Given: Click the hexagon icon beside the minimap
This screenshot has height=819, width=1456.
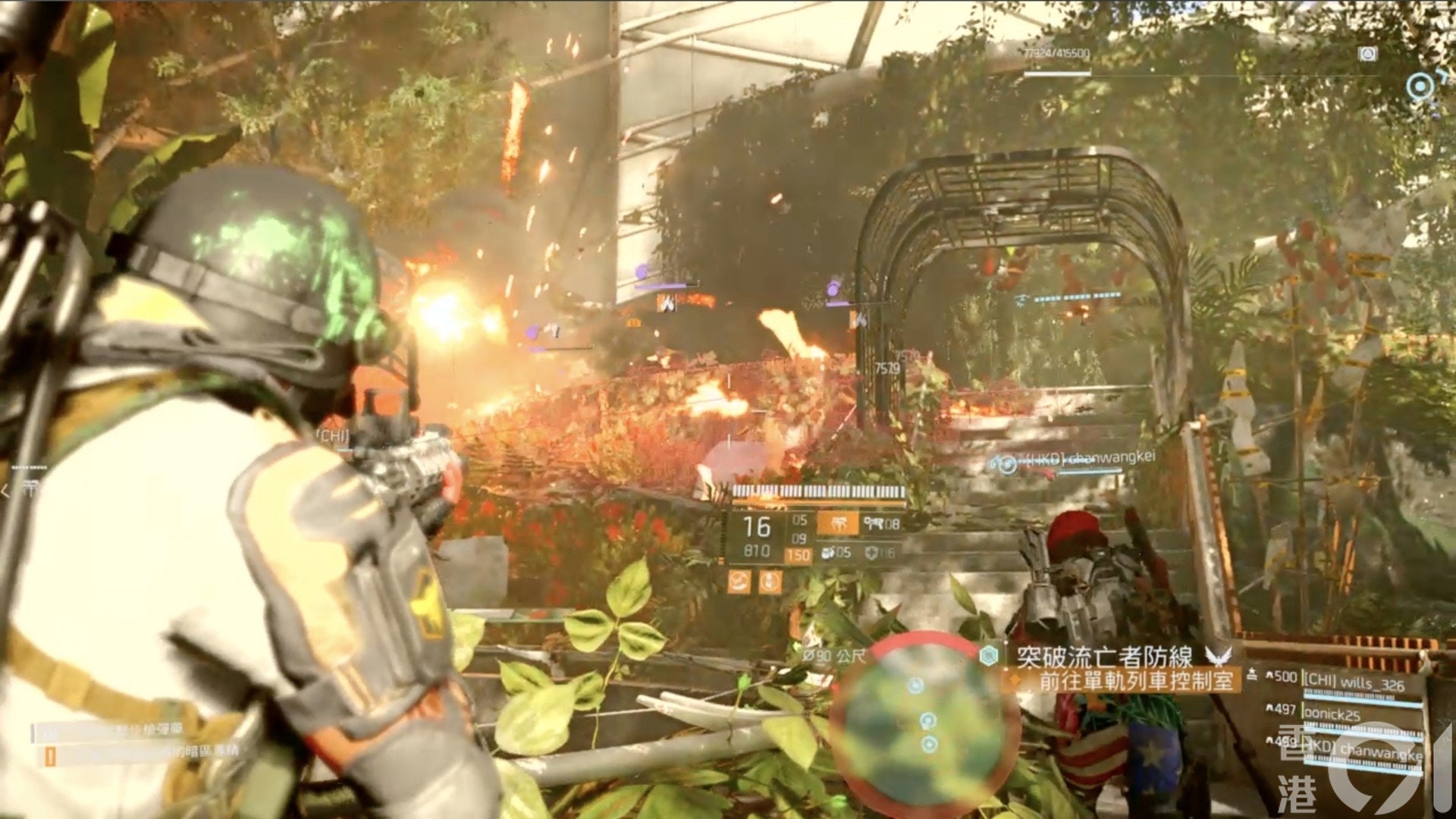Looking at the screenshot, I should coord(987,656).
